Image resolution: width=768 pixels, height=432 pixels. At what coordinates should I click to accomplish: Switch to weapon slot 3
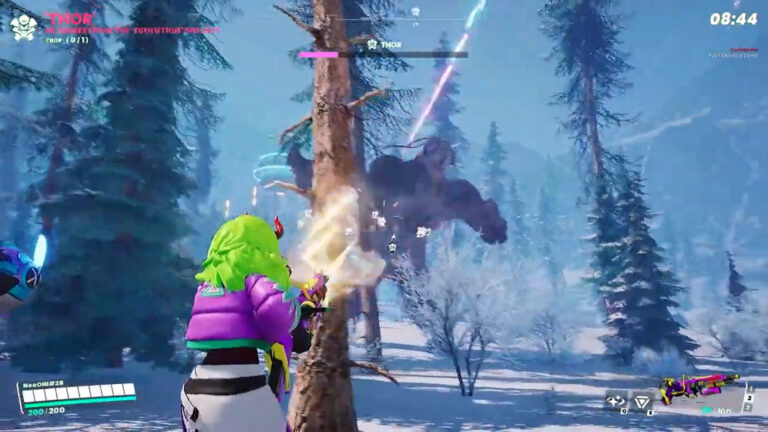point(748,406)
